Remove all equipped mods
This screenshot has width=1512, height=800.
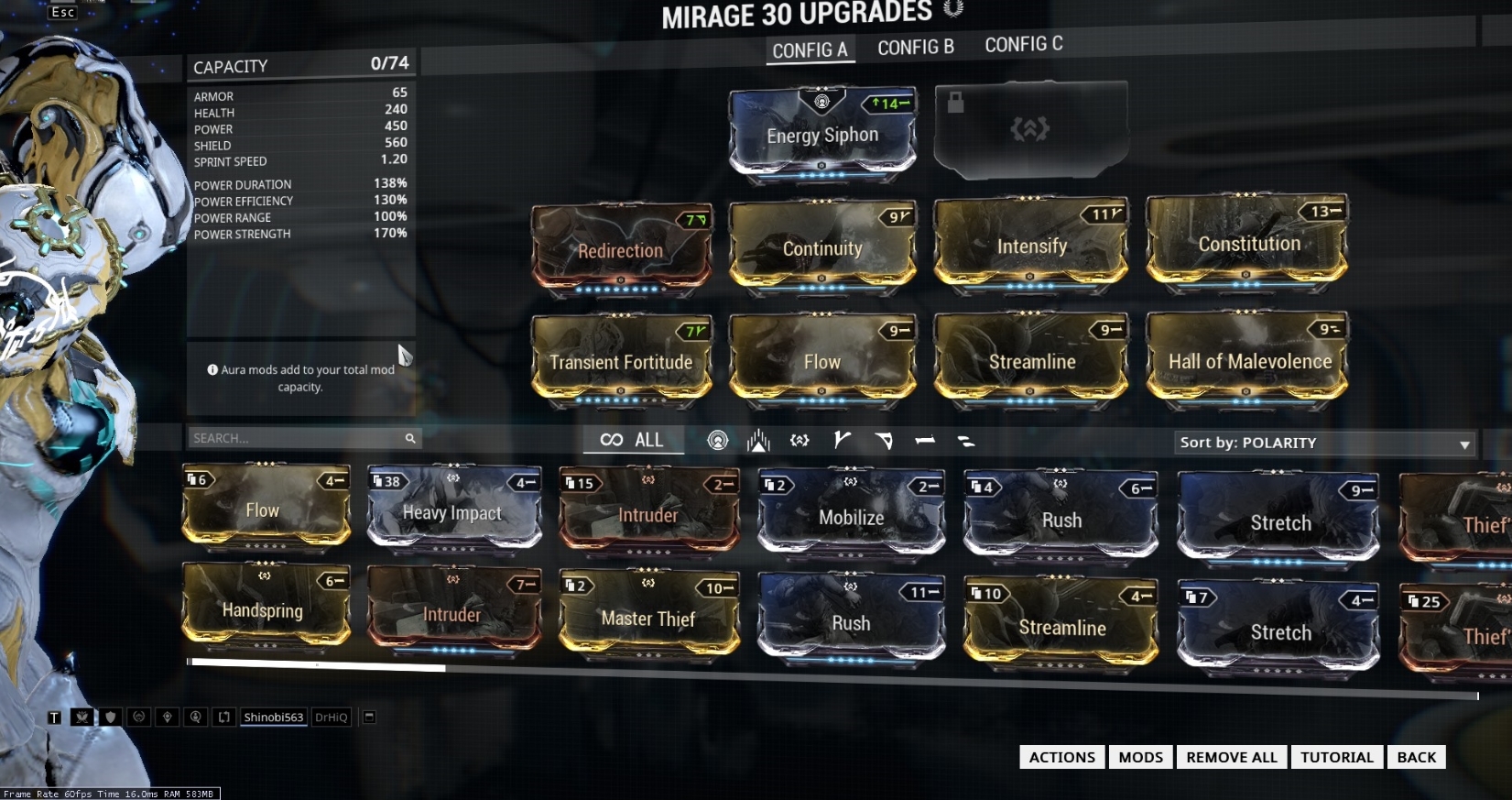tap(1231, 757)
